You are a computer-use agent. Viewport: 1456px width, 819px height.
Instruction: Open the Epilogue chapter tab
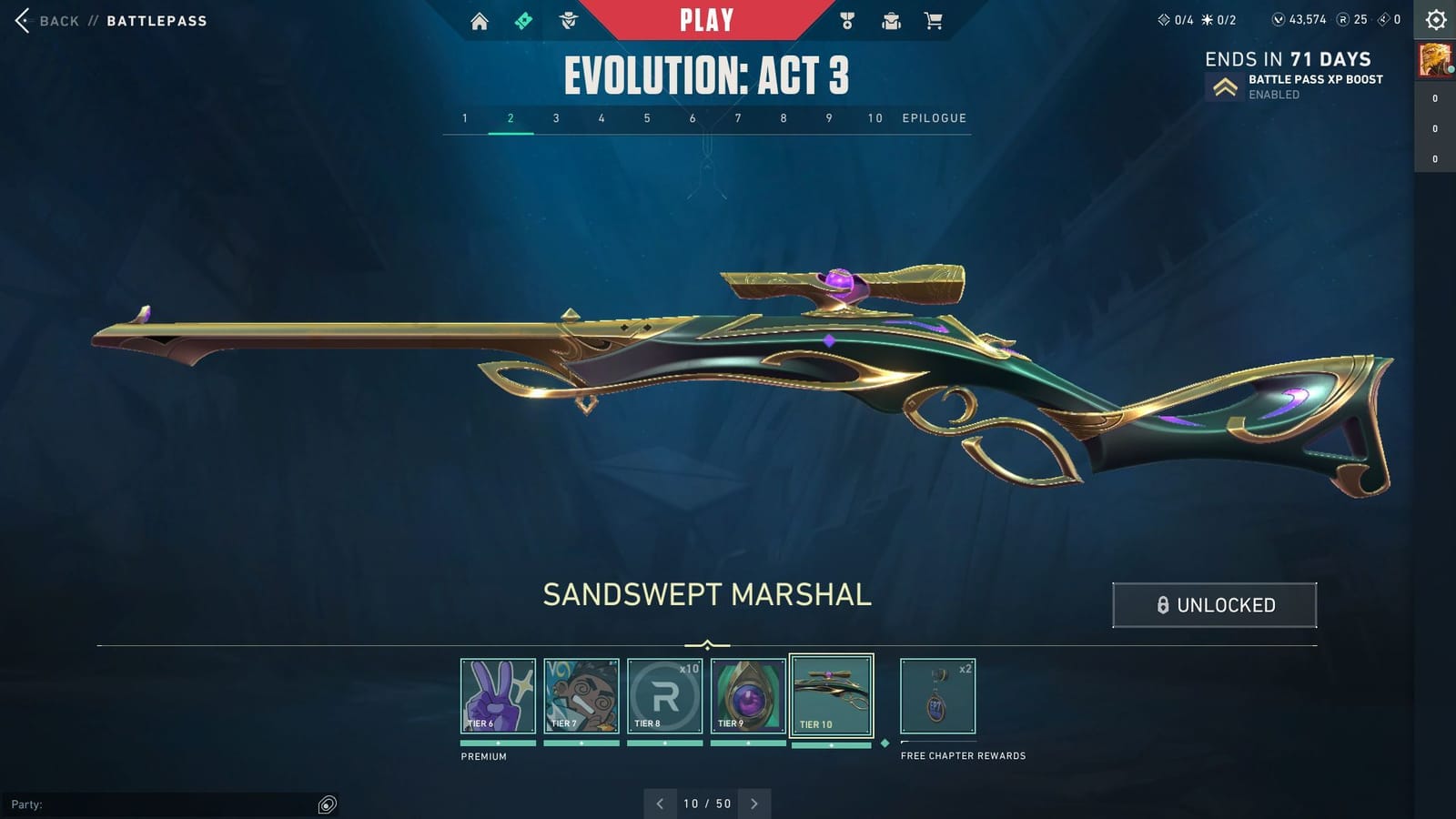(934, 118)
